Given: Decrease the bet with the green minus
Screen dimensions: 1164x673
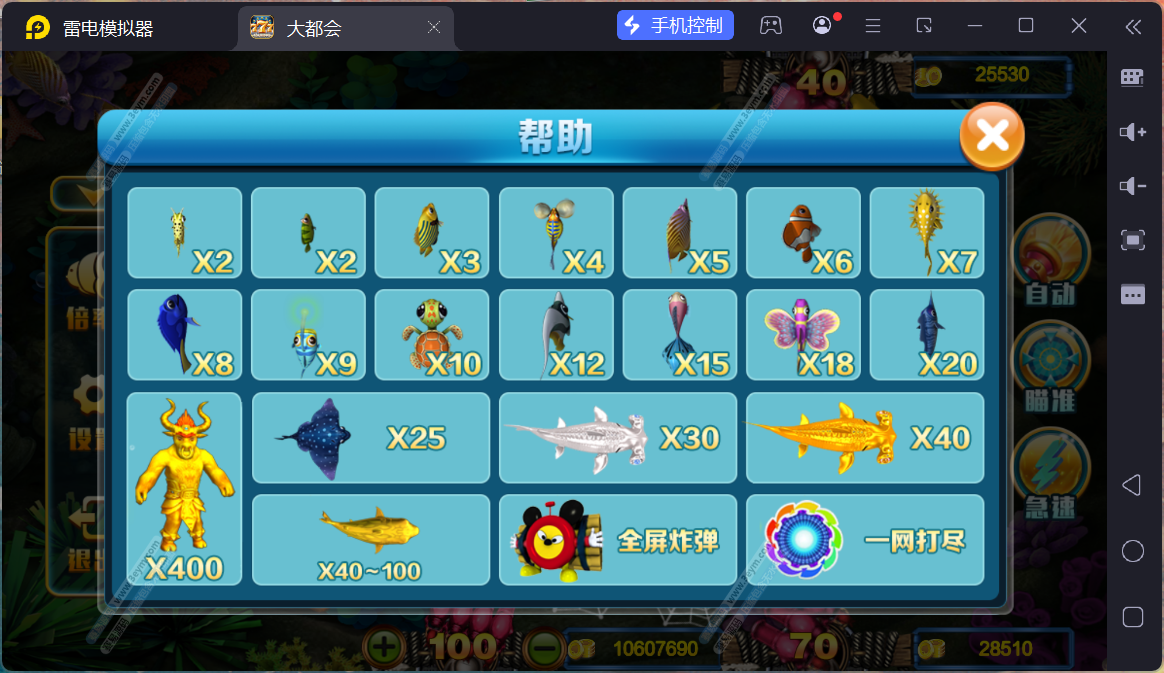Looking at the screenshot, I should 542,648.
